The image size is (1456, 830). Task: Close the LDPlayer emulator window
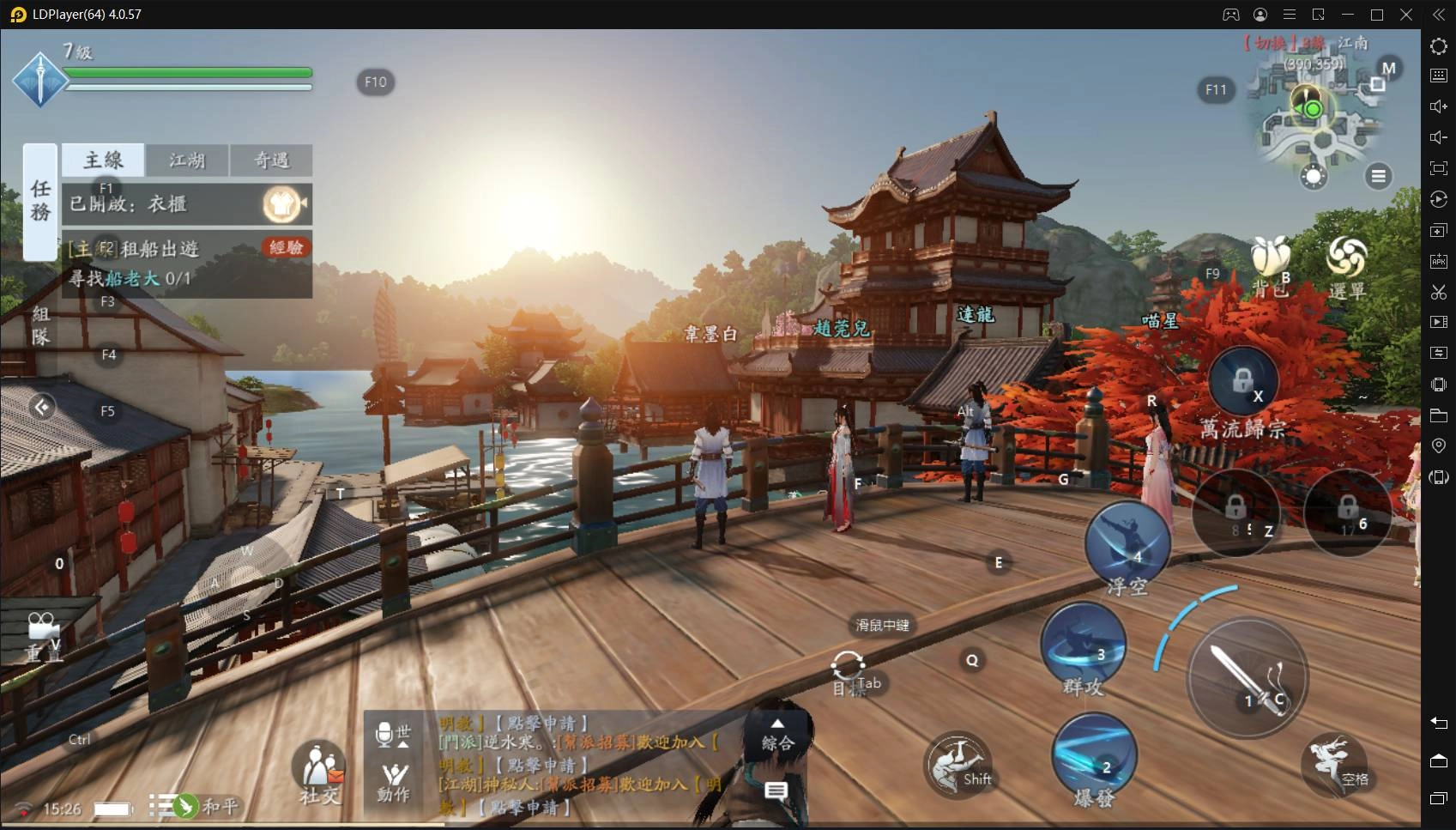click(x=1406, y=15)
